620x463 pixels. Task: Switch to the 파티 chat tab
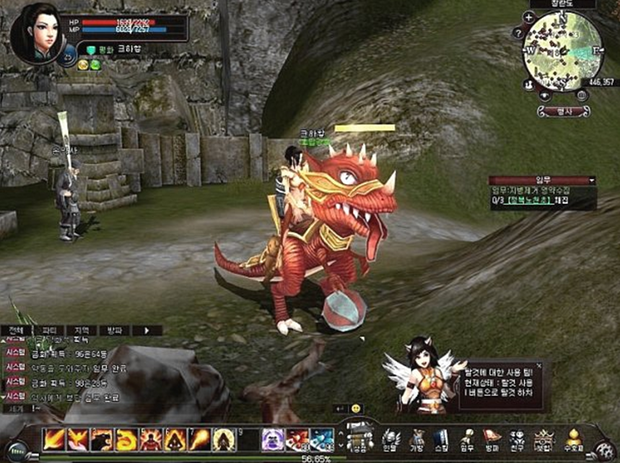pos(48,330)
